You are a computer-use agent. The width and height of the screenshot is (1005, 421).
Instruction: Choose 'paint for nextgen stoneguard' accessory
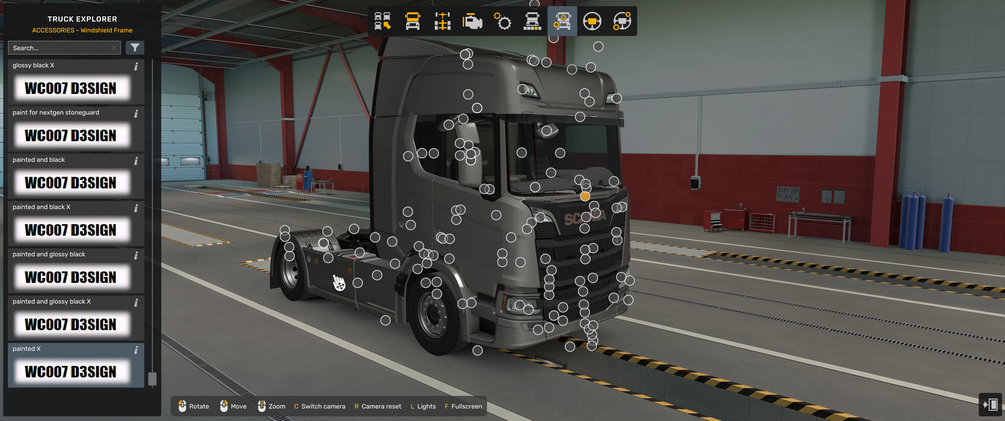tap(70, 135)
